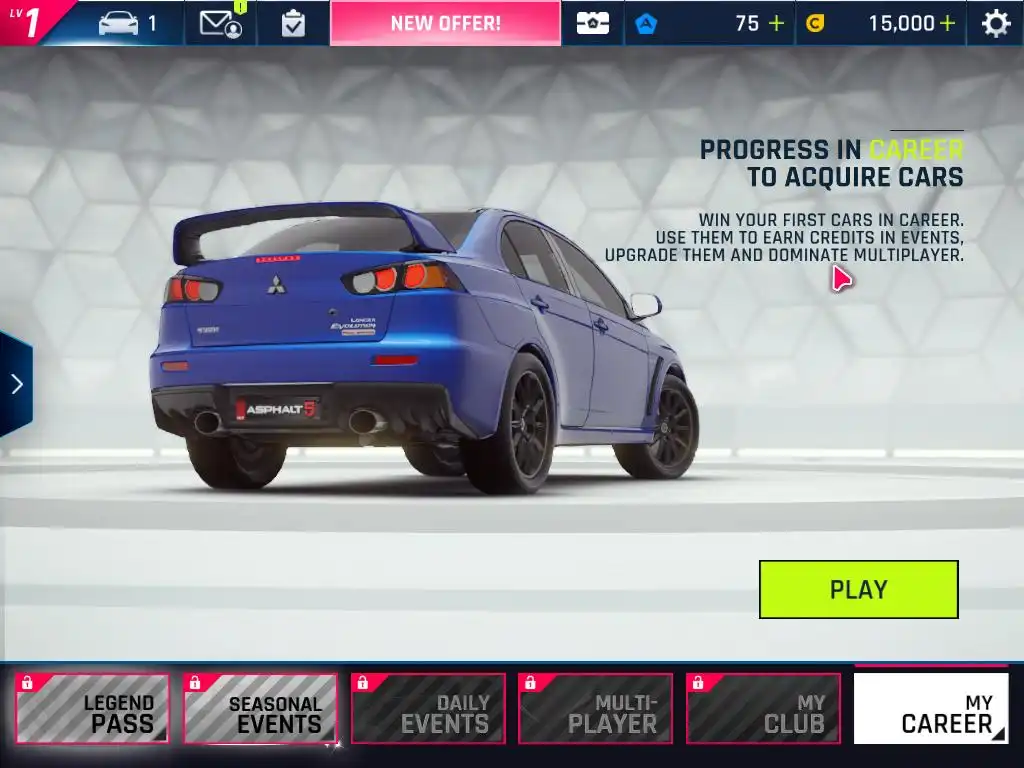The height and width of the screenshot is (768, 1024).
Task: Switch to the Multiplayer tab
Action: (596, 709)
